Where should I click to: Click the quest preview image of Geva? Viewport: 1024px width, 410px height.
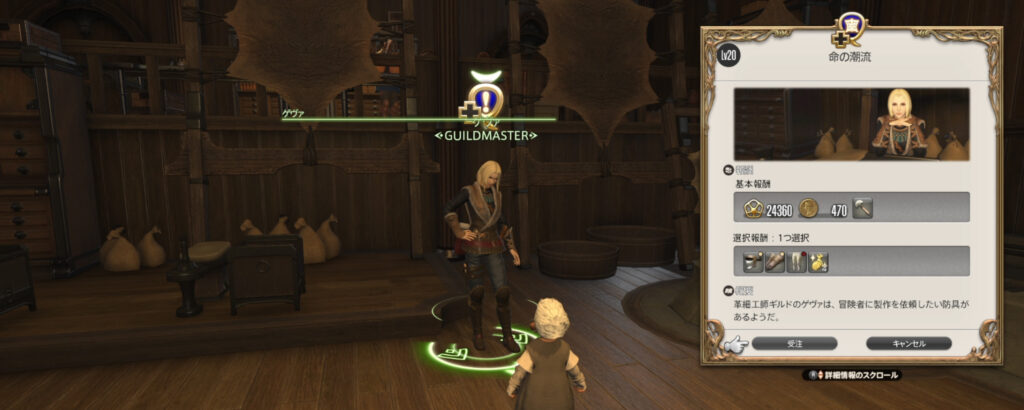pyautogui.click(x=851, y=124)
